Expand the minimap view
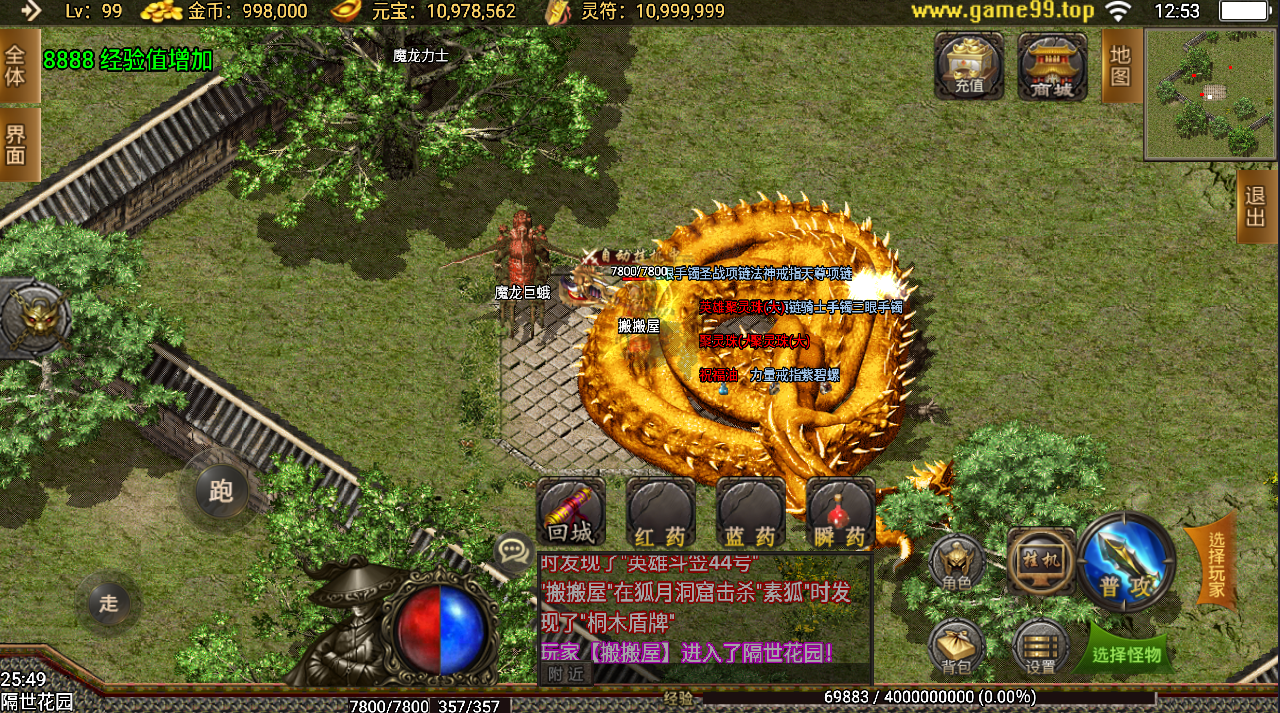The height and width of the screenshot is (713, 1280). [1211, 93]
